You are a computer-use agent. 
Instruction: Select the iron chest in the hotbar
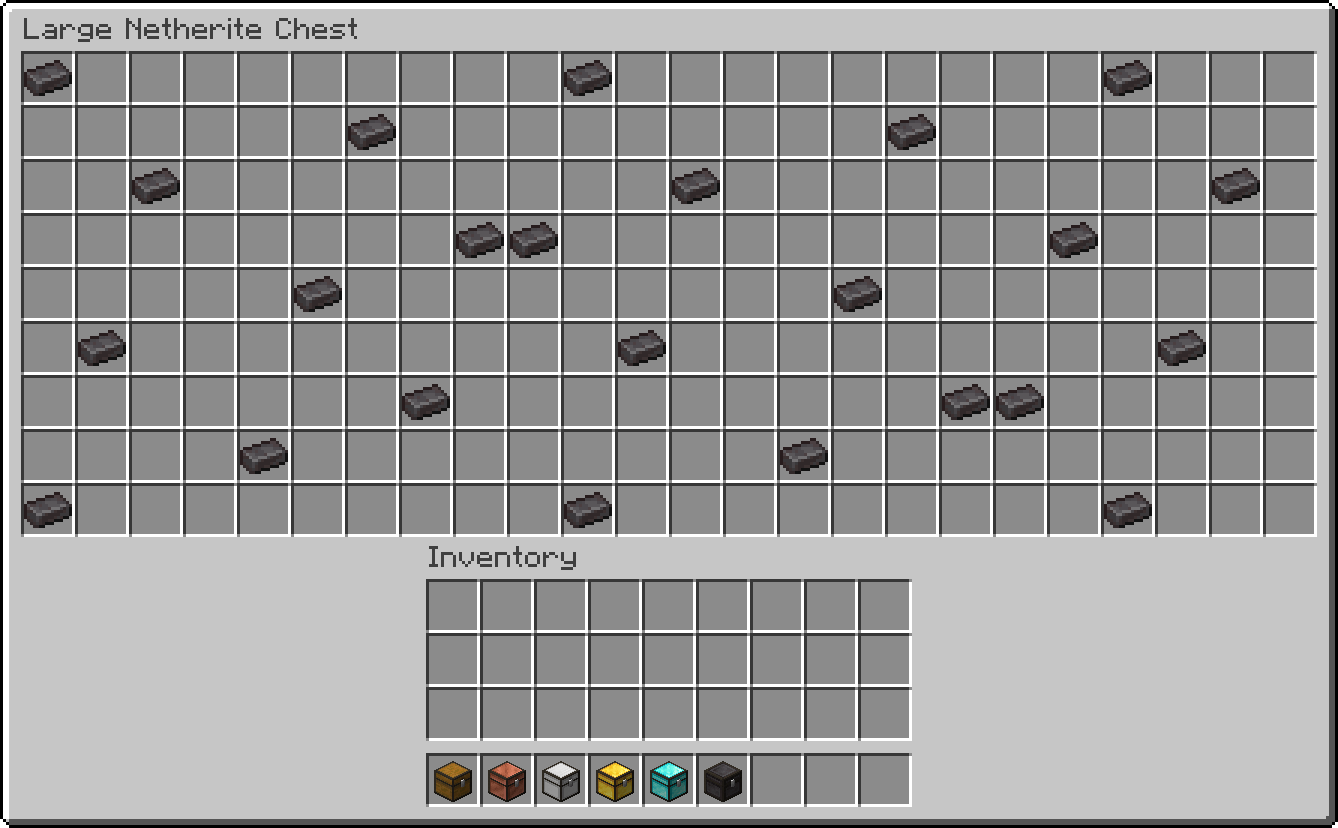pos(561,783)
